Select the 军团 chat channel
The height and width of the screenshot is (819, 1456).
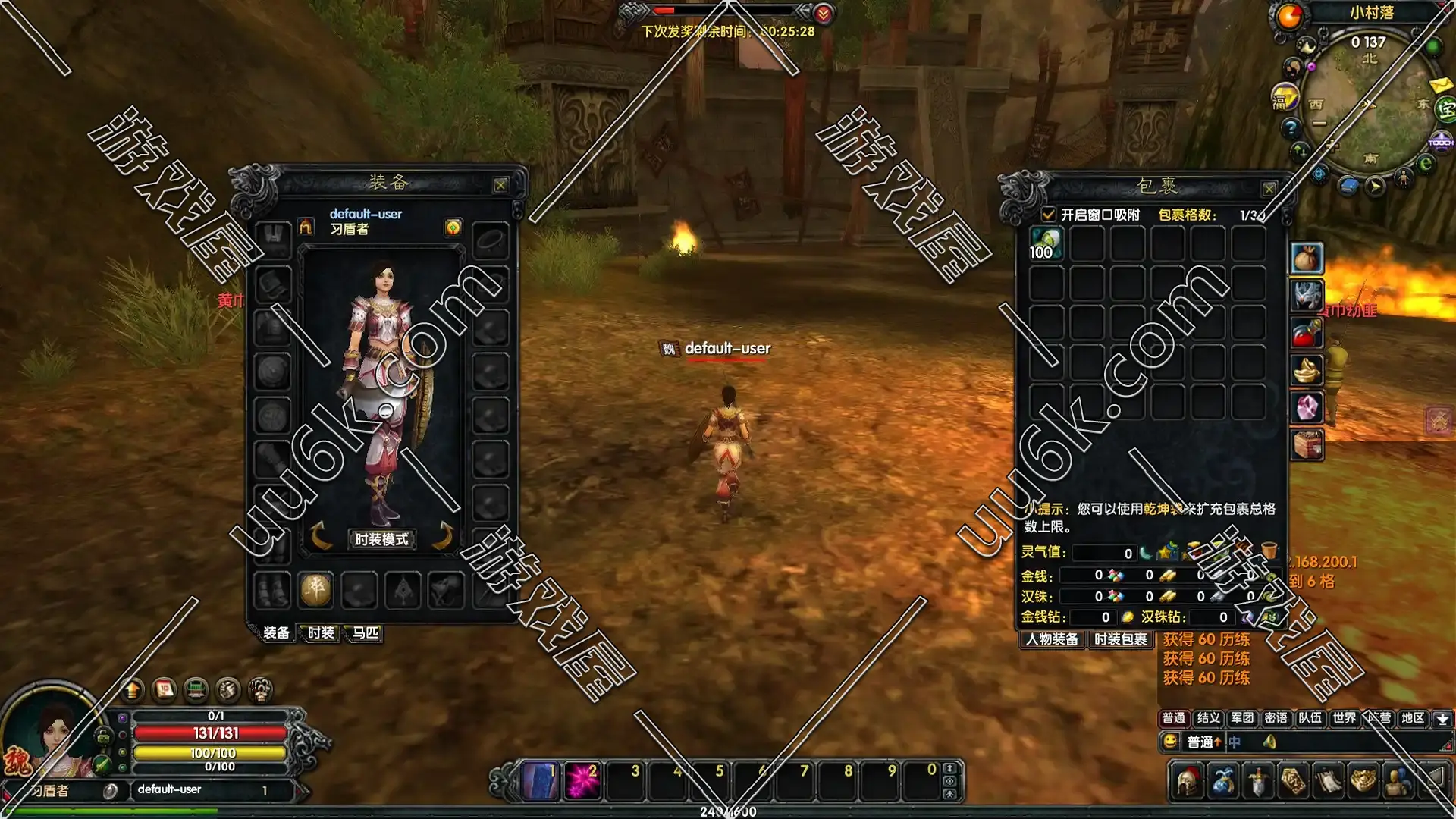tap(1242, 717)
